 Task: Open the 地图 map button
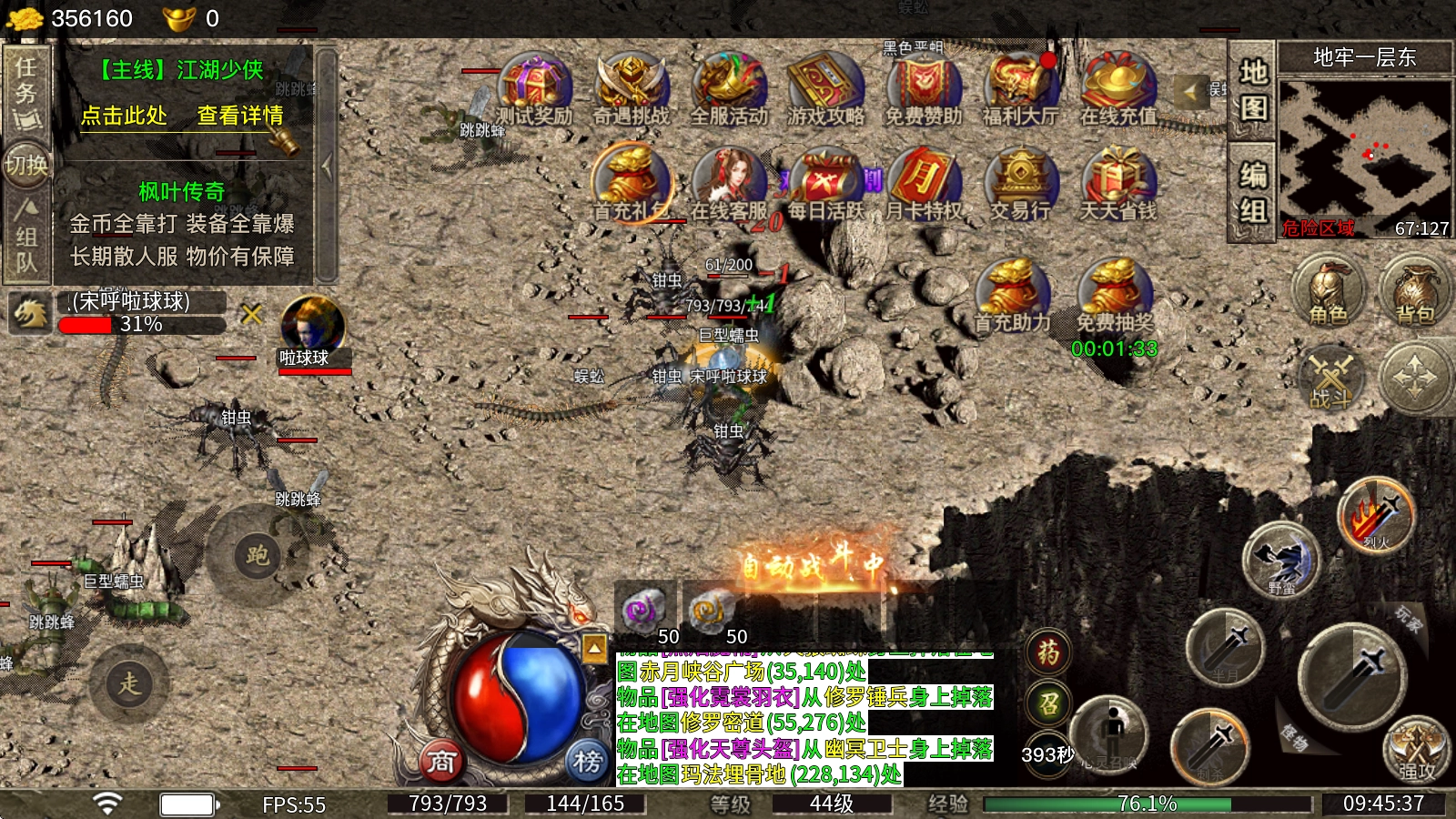click(1253, 89)
